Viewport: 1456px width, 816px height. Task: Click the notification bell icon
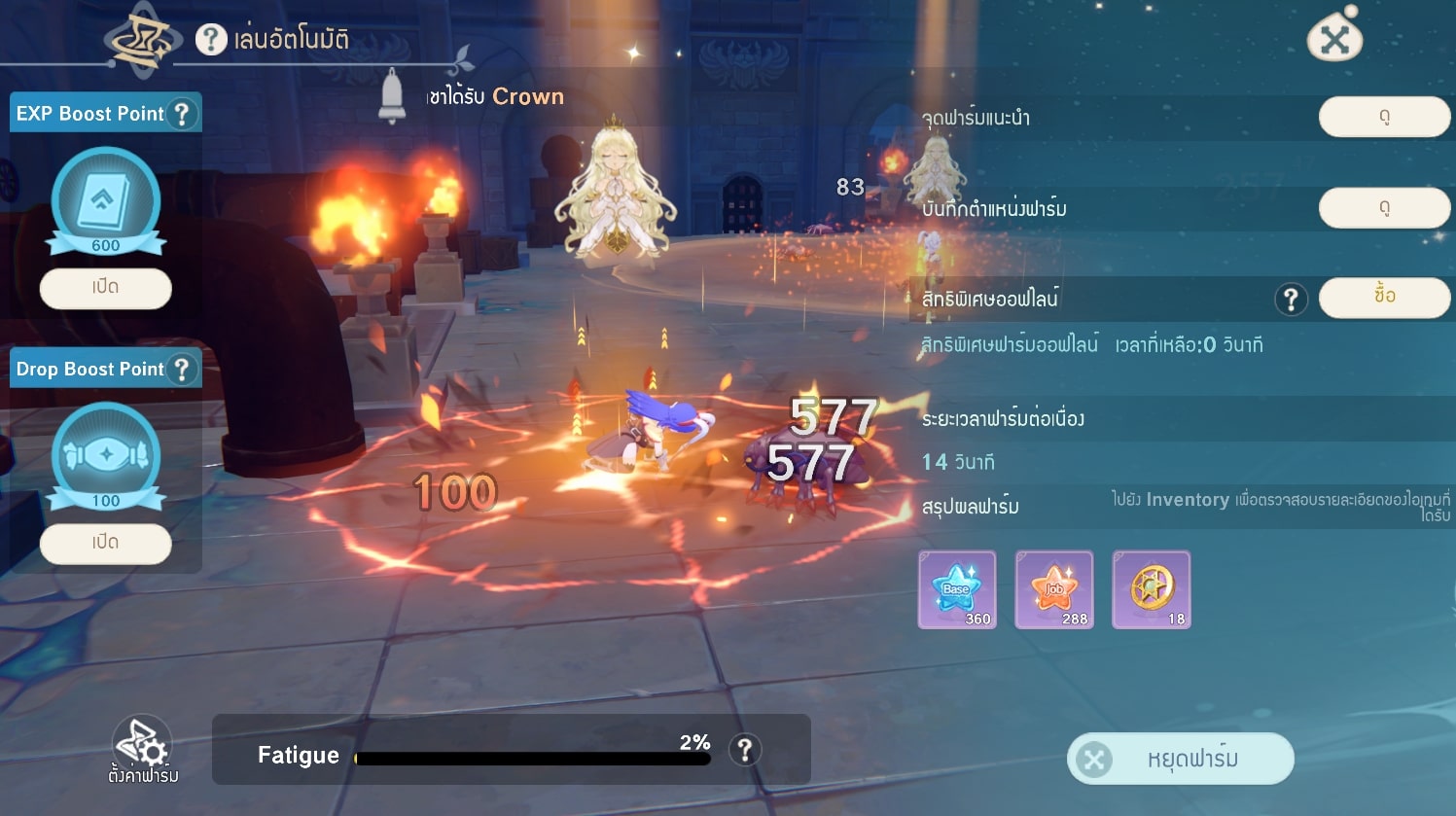(x=392, y=95)
